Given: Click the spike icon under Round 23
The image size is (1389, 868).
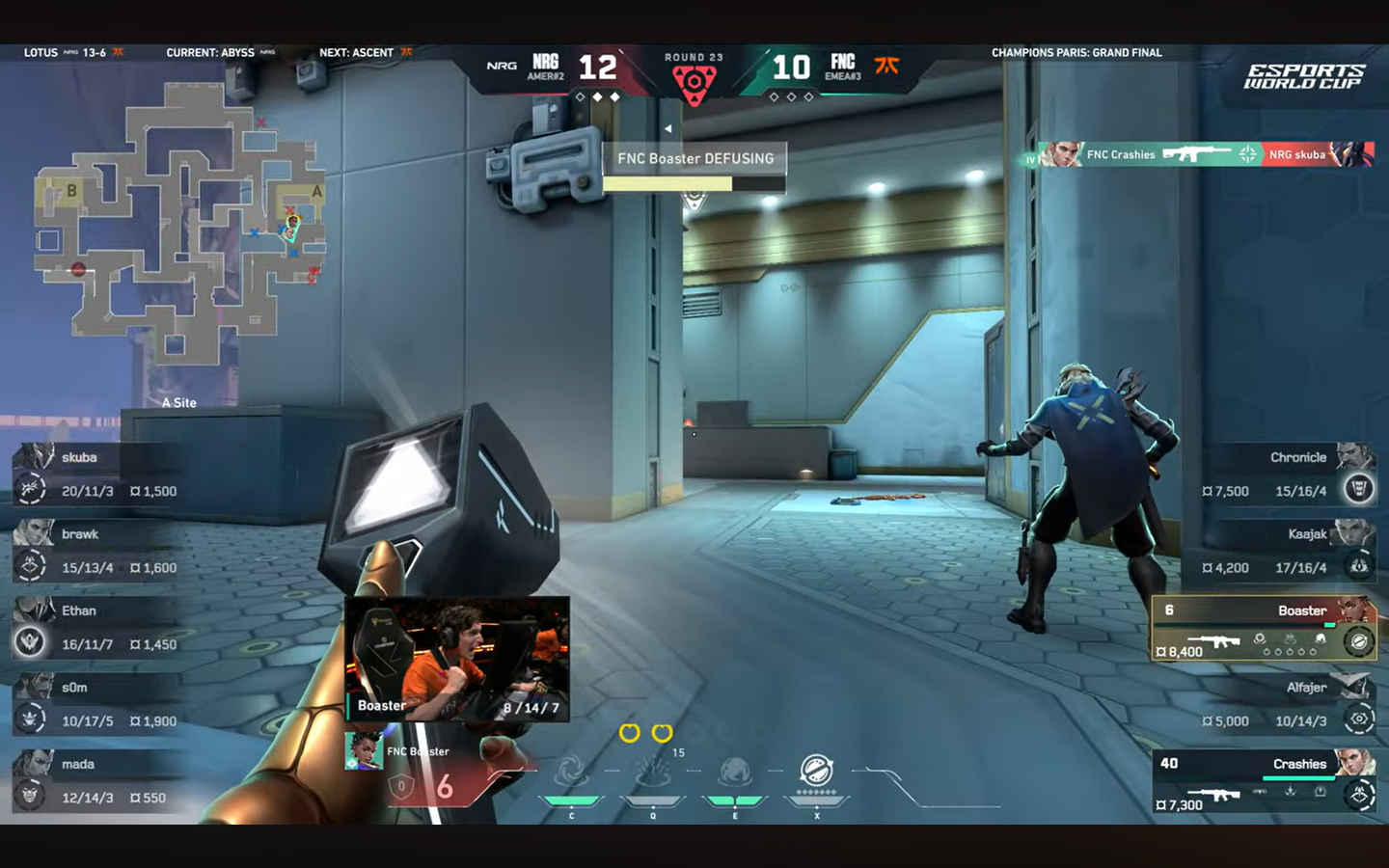Looking at the screenshot, I should (x=694, y=83).
